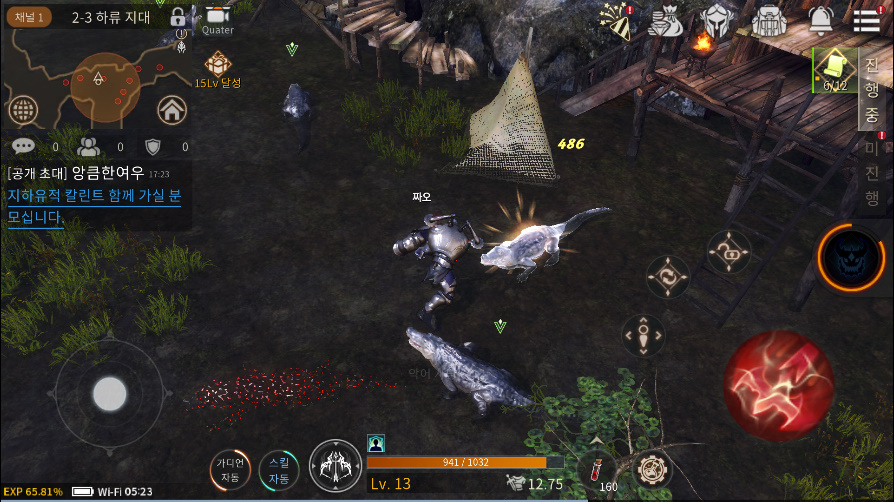Claim the 15Lv 달성 gift box reward

click(x=217, y=67)
